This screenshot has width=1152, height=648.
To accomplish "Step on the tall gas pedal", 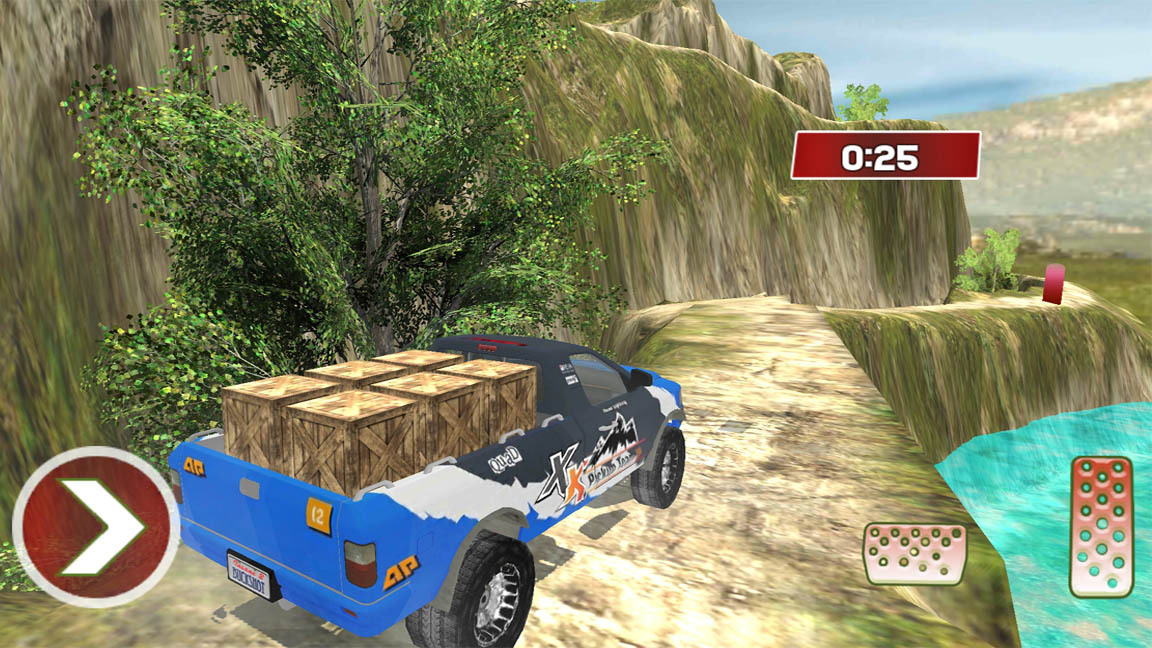I will pos(1100,526).
